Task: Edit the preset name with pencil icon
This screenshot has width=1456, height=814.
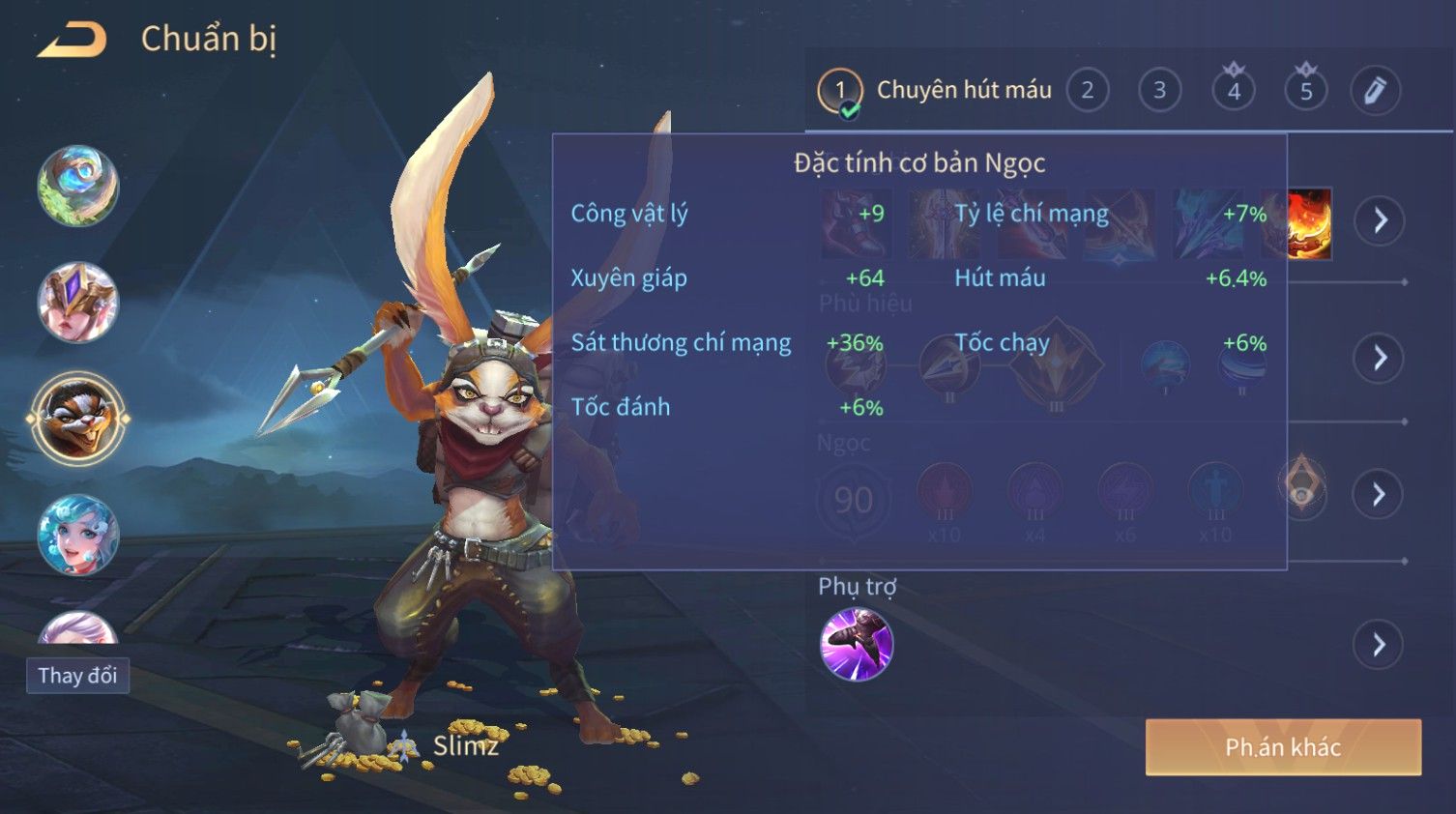Action: click(1375, 91)
